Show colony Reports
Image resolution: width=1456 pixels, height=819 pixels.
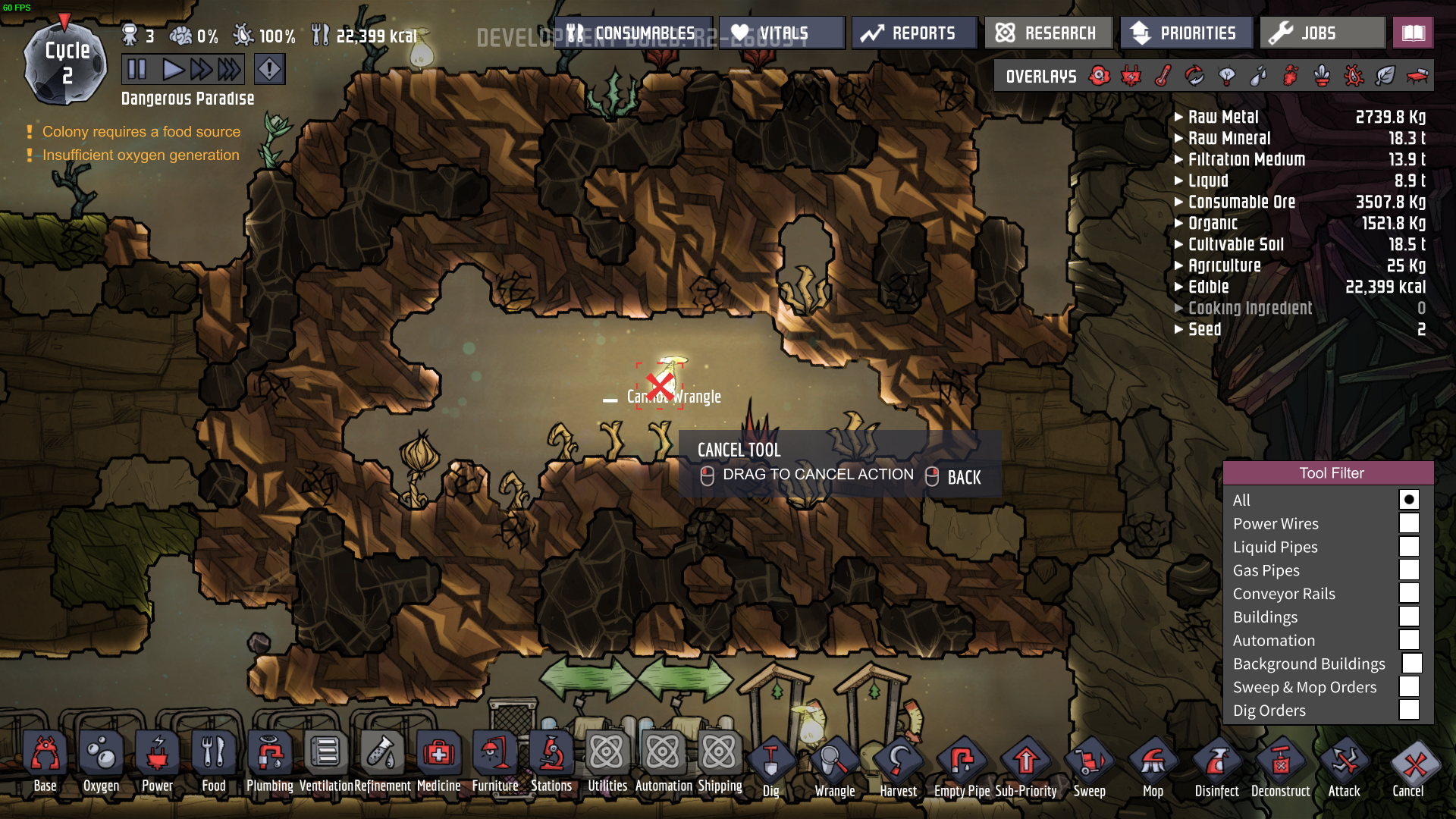914,33
